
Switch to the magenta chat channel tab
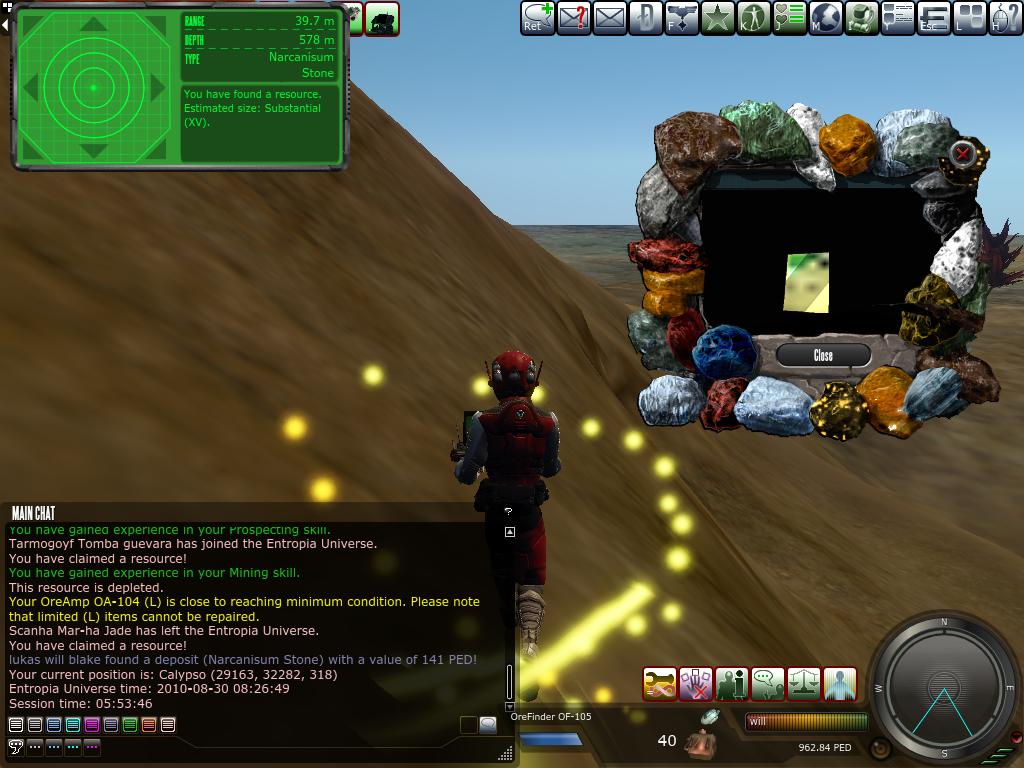pos(92,724)
